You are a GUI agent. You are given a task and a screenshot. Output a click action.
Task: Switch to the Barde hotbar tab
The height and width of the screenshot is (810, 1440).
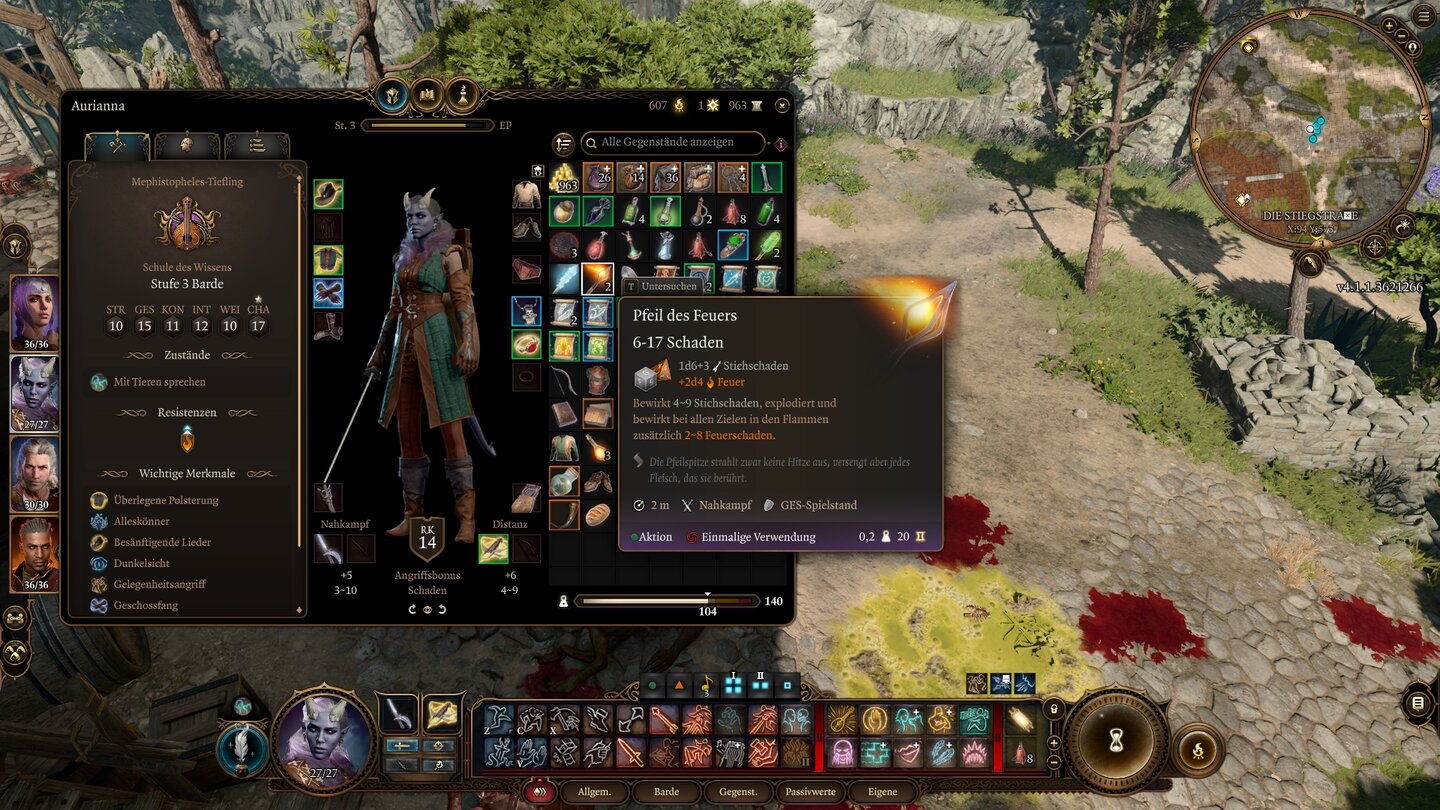click(x=666, y=792)
